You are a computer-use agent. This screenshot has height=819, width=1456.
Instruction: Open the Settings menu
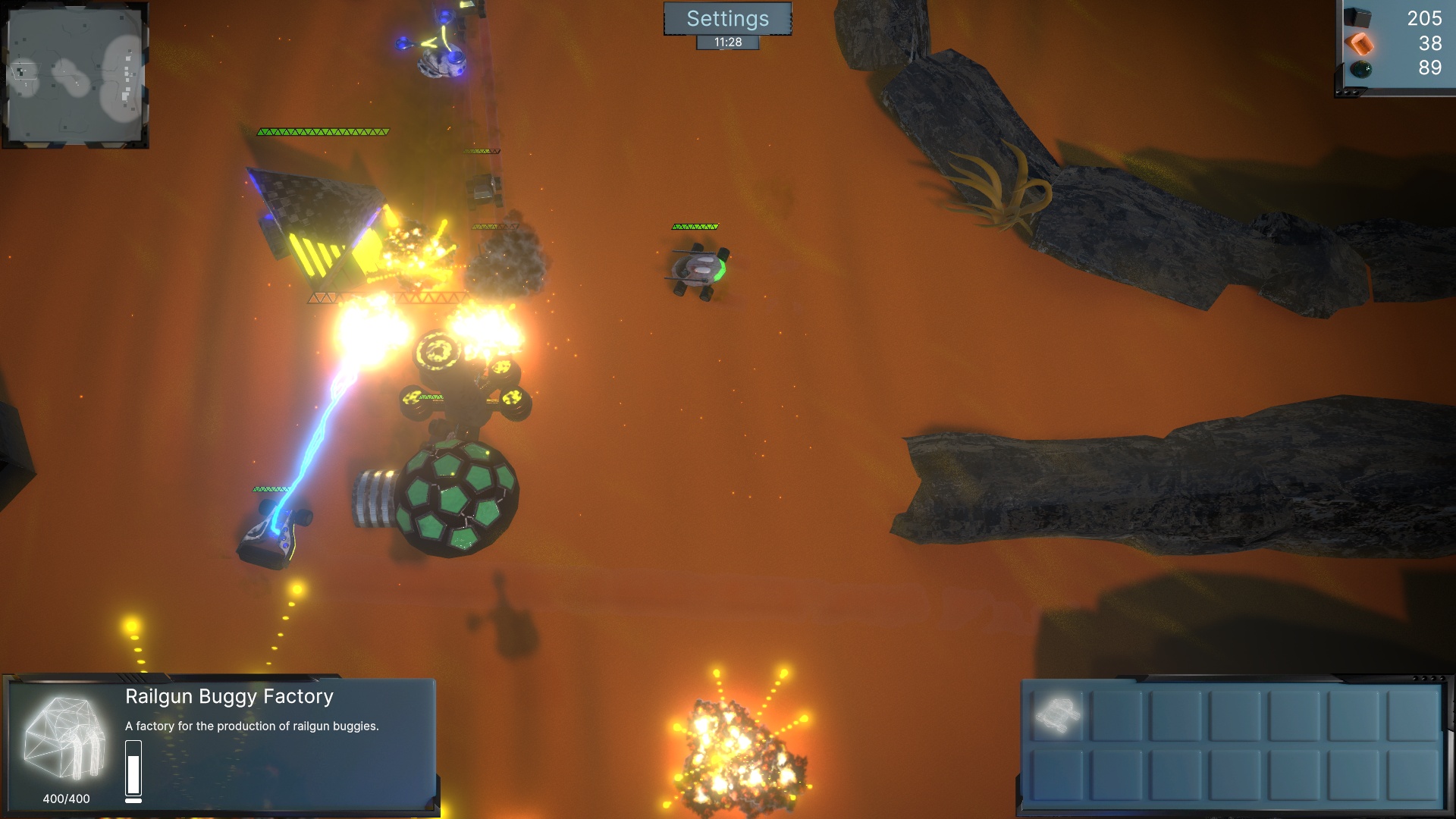click(727, 19)
